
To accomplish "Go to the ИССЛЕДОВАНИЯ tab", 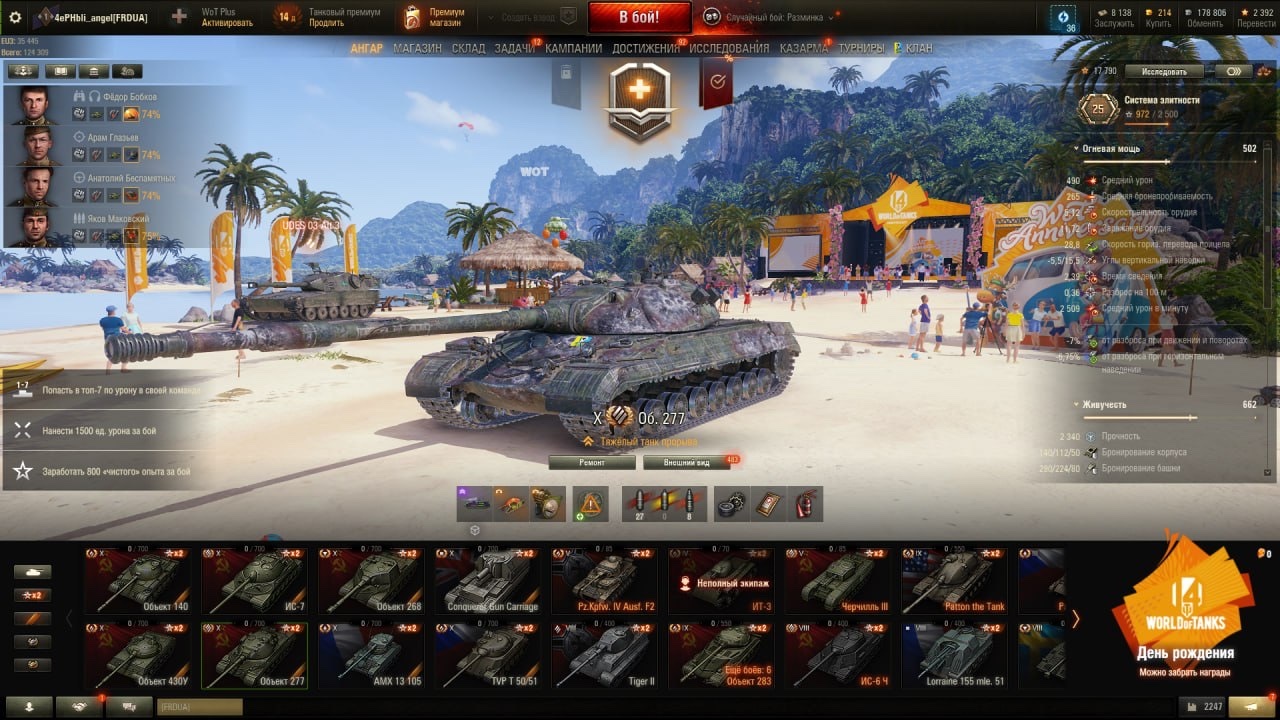I will (729, 48).
